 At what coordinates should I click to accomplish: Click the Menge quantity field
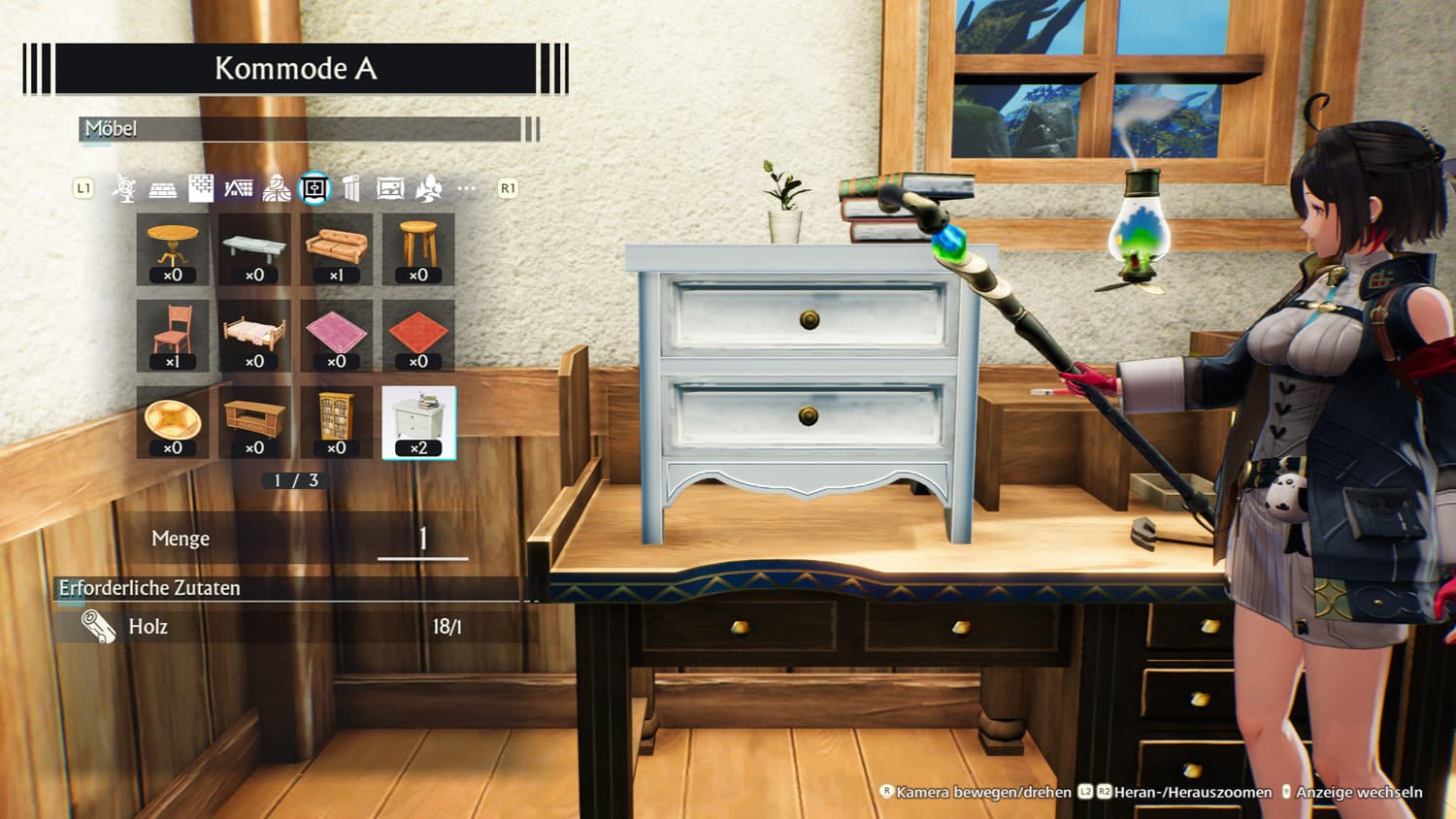422,540
